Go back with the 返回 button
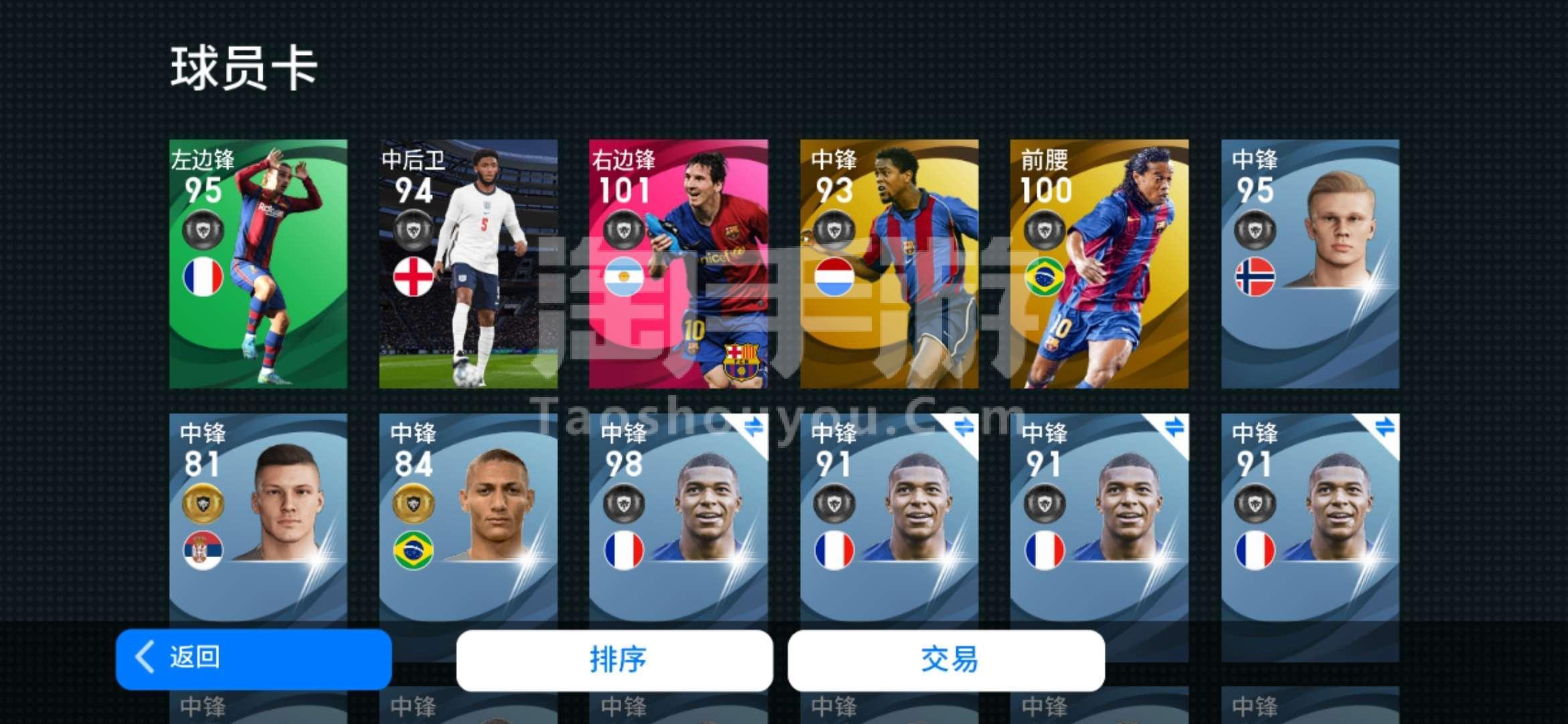 click(x=253, y=659)
